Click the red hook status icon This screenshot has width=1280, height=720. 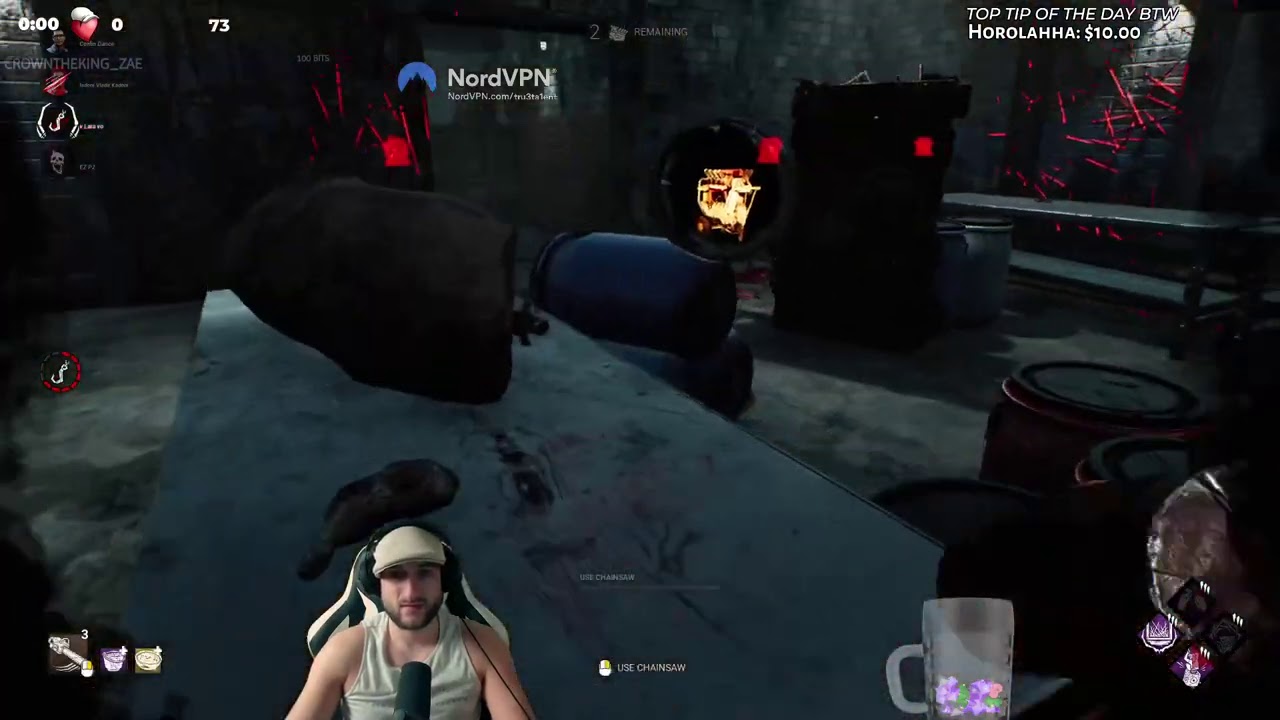click(x=57, y=122)
